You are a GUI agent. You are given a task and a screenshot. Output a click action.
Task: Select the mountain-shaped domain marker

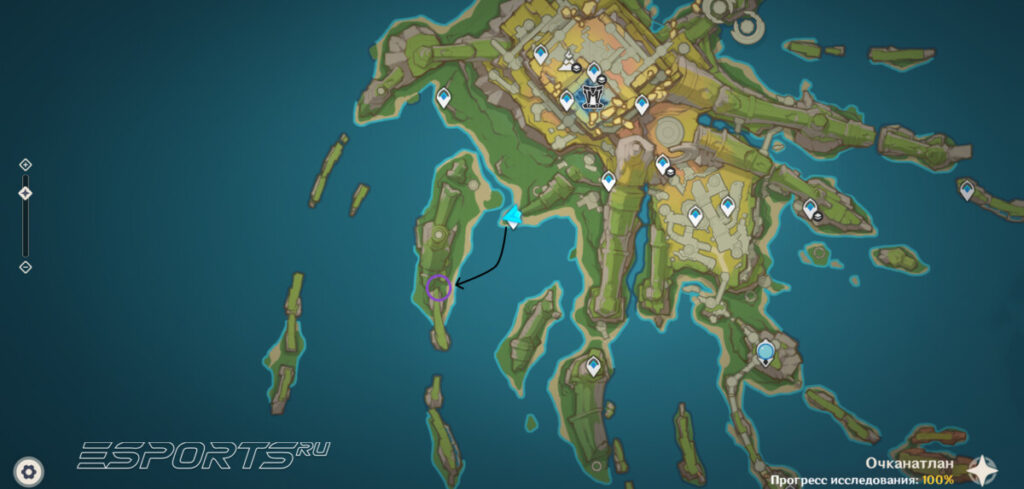click(567, 58)
